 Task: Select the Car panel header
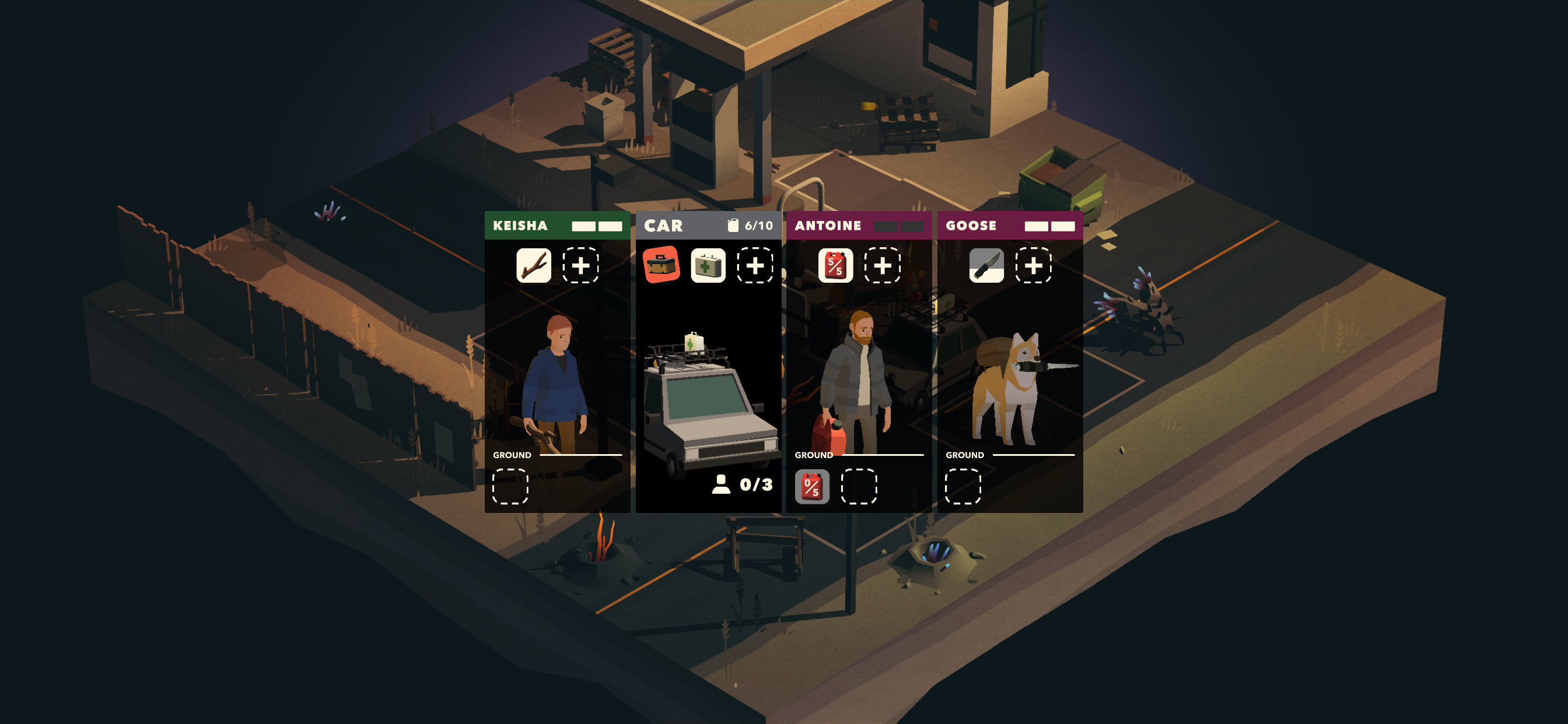point(708,226)
